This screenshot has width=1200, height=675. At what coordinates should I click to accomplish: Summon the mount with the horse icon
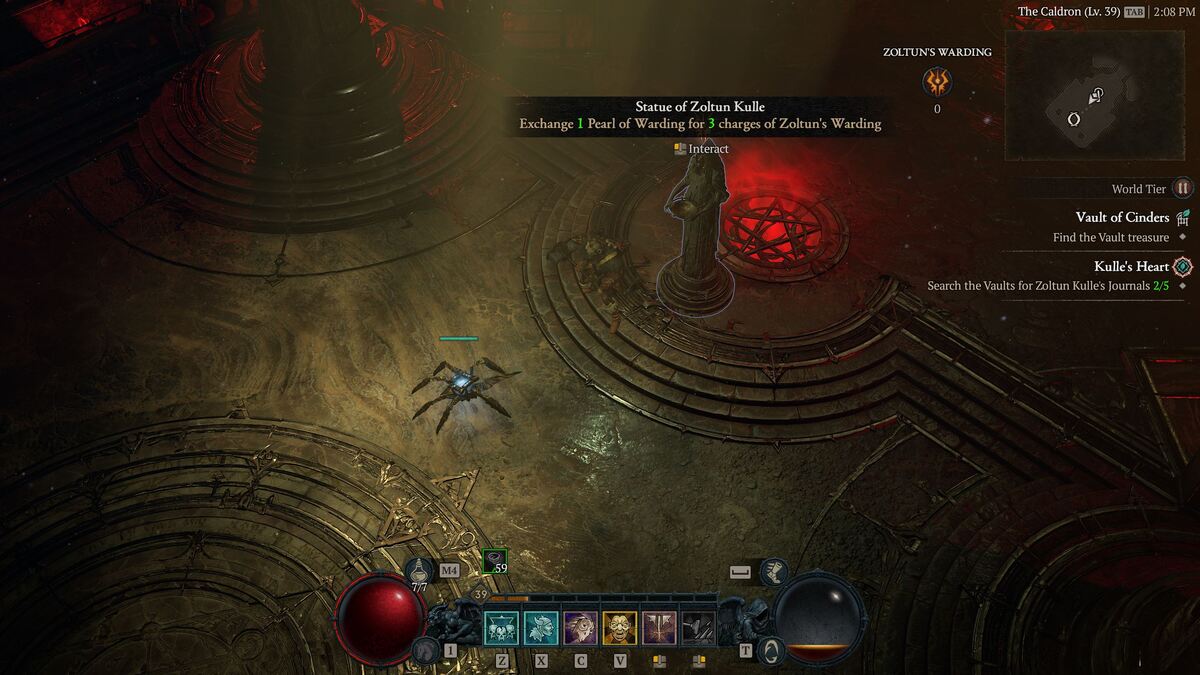pyautogui.click(x=424, y=651)
